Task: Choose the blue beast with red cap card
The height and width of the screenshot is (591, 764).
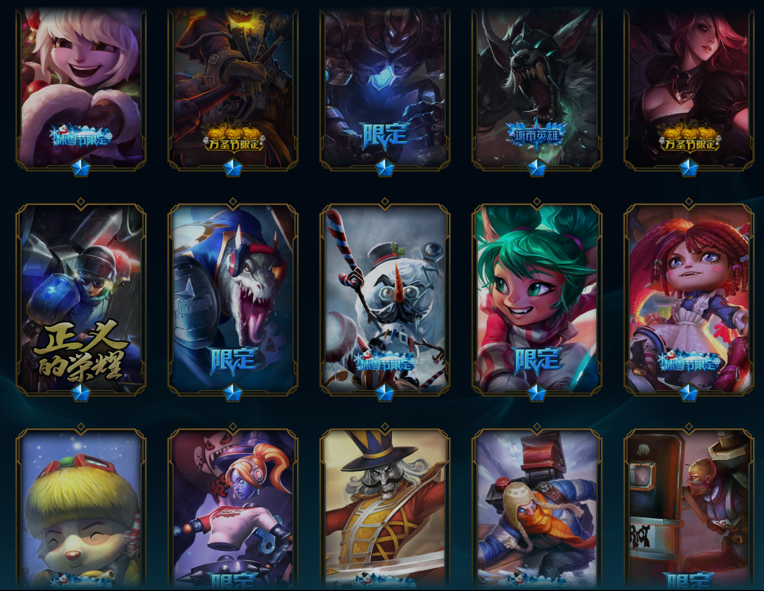Action: pos(233,298)
